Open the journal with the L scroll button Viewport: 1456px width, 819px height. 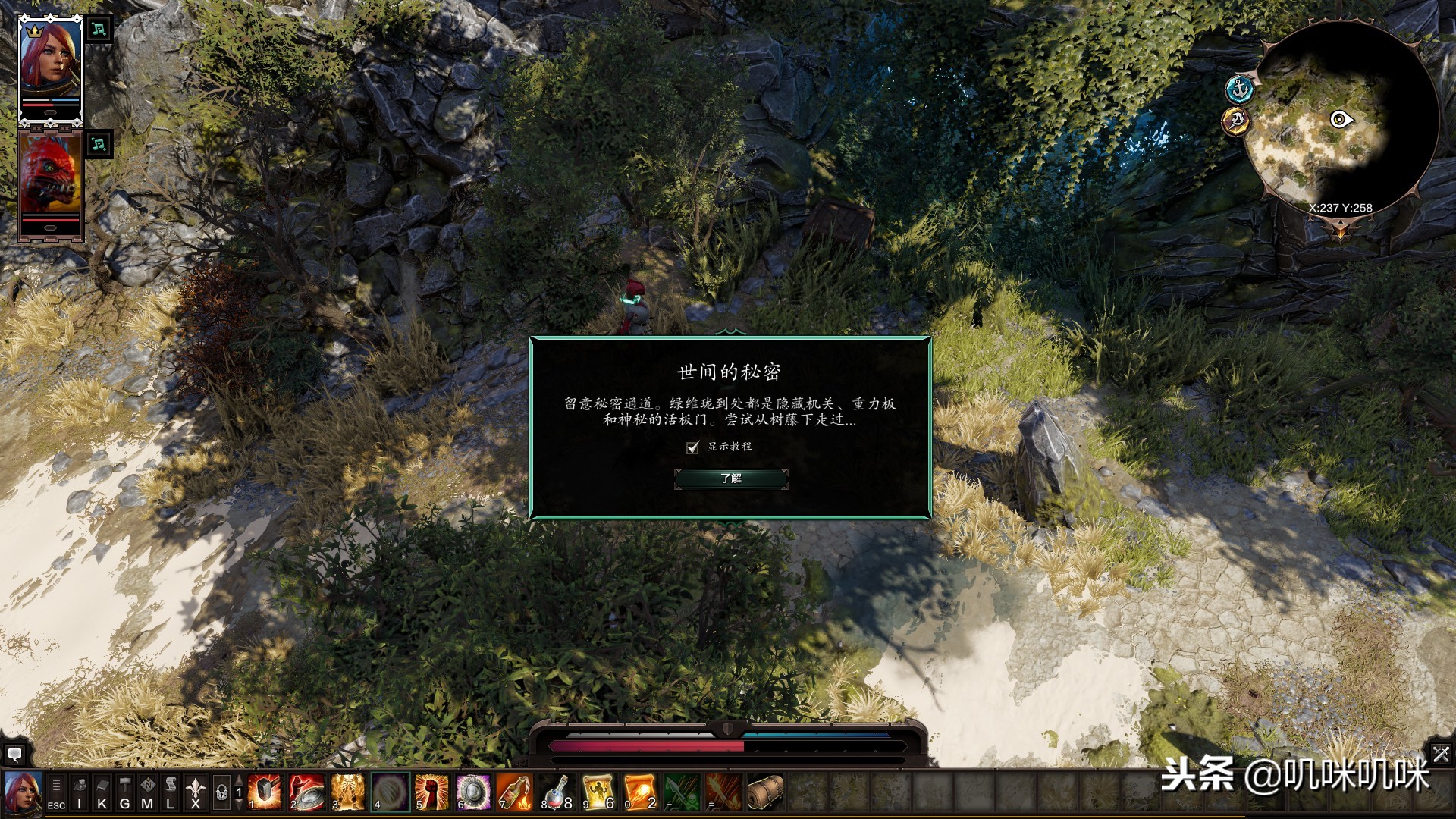click(170, 794)
